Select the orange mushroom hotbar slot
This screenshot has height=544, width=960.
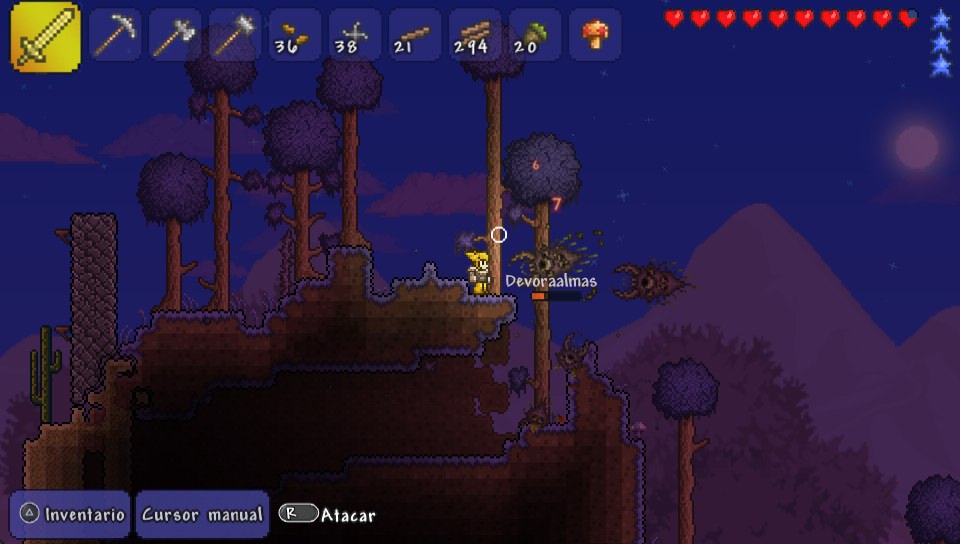coord(595,35)
